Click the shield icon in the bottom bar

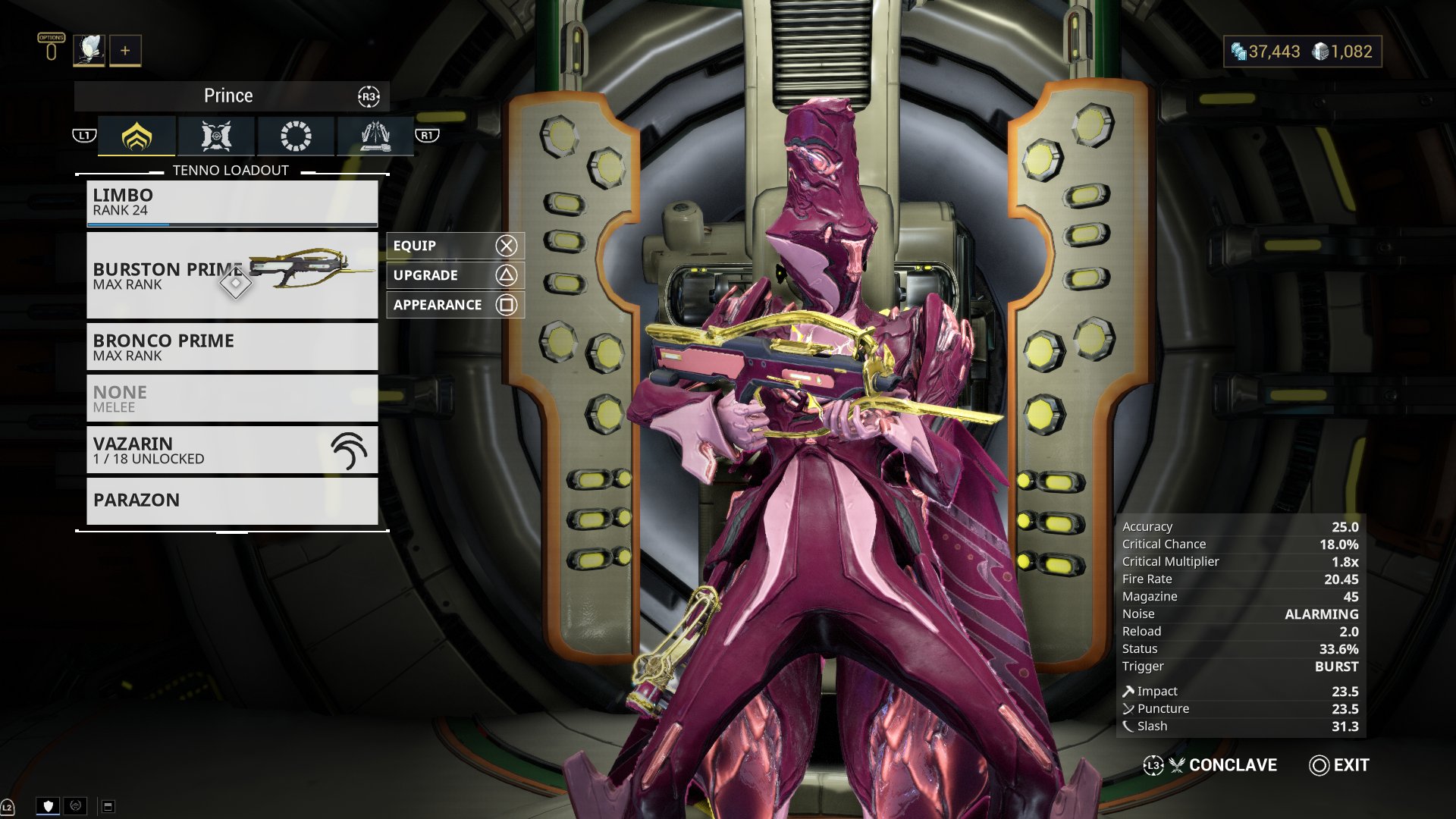tap(49, 806)
